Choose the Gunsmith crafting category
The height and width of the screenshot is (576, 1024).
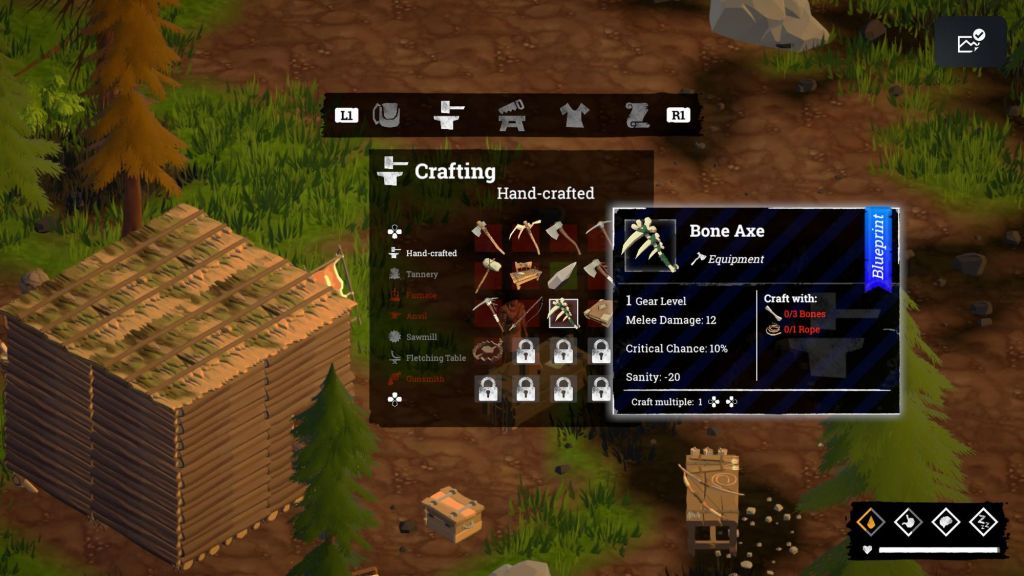point(424,379)
